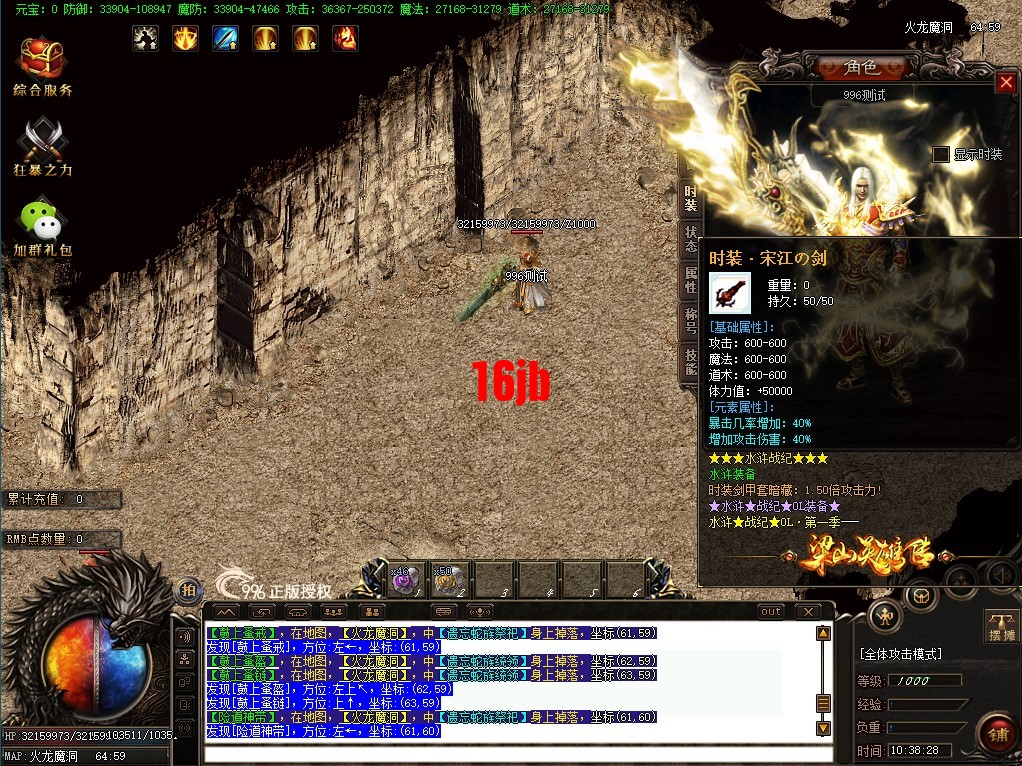Screen dimensions: 1022x766
Task: Click the chat scrollbar down arrow
Action: pos(824,728)
